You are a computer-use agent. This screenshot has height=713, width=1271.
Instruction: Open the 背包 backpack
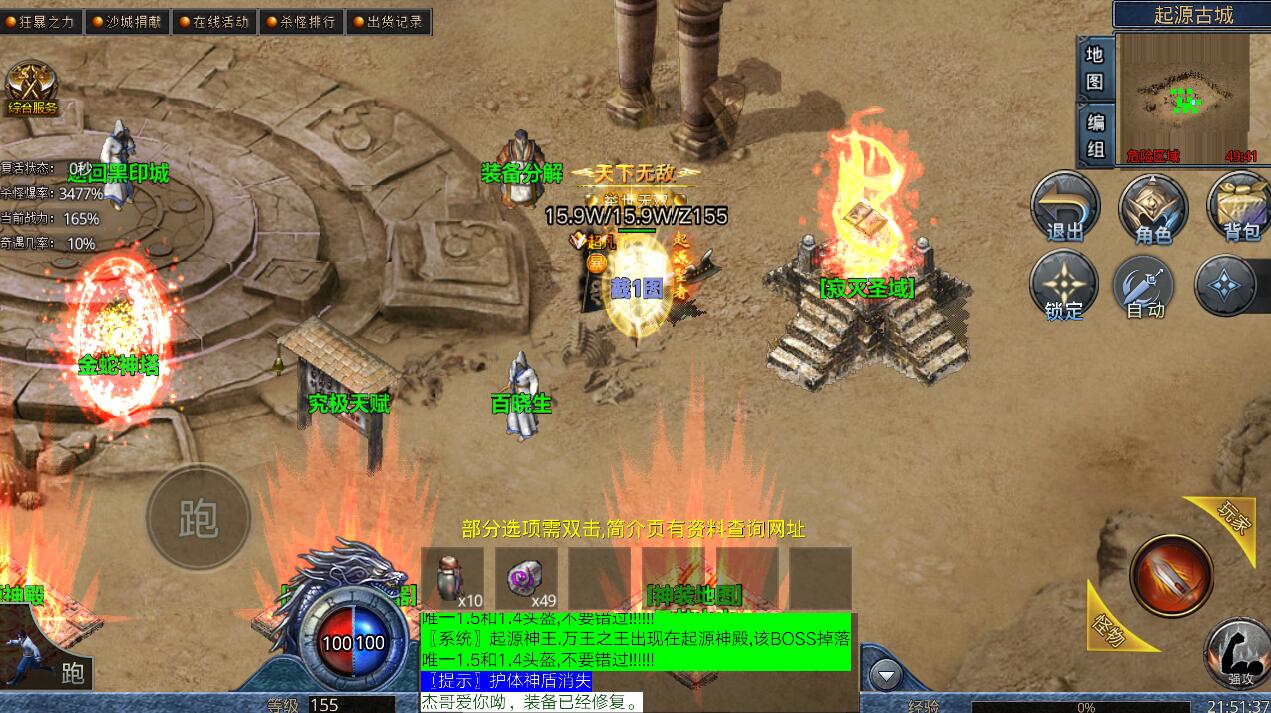[x=1240, y=208]
